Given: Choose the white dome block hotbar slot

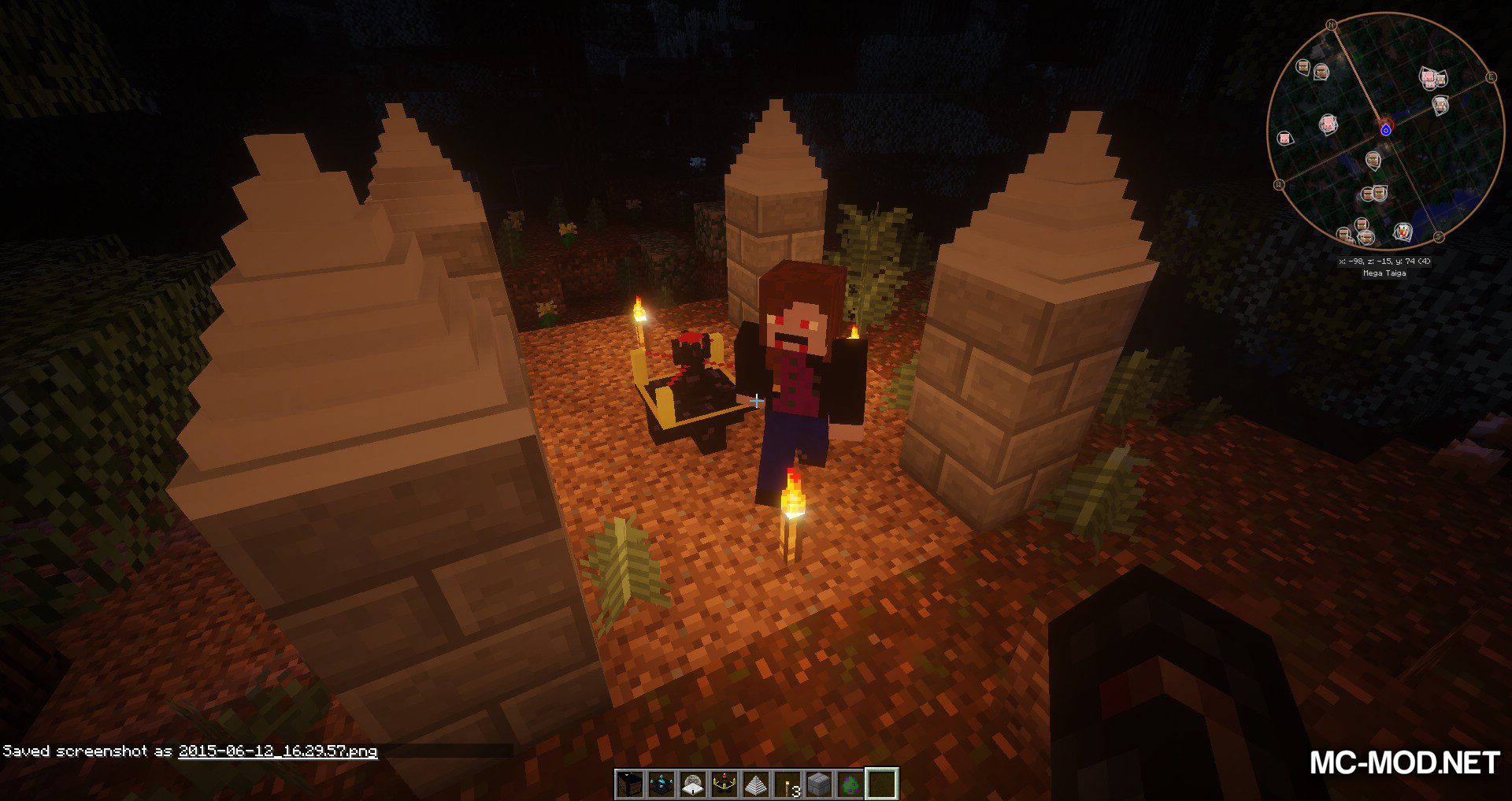Looking at the screenshot, I should pyautogui.click(x=693, y=784).
